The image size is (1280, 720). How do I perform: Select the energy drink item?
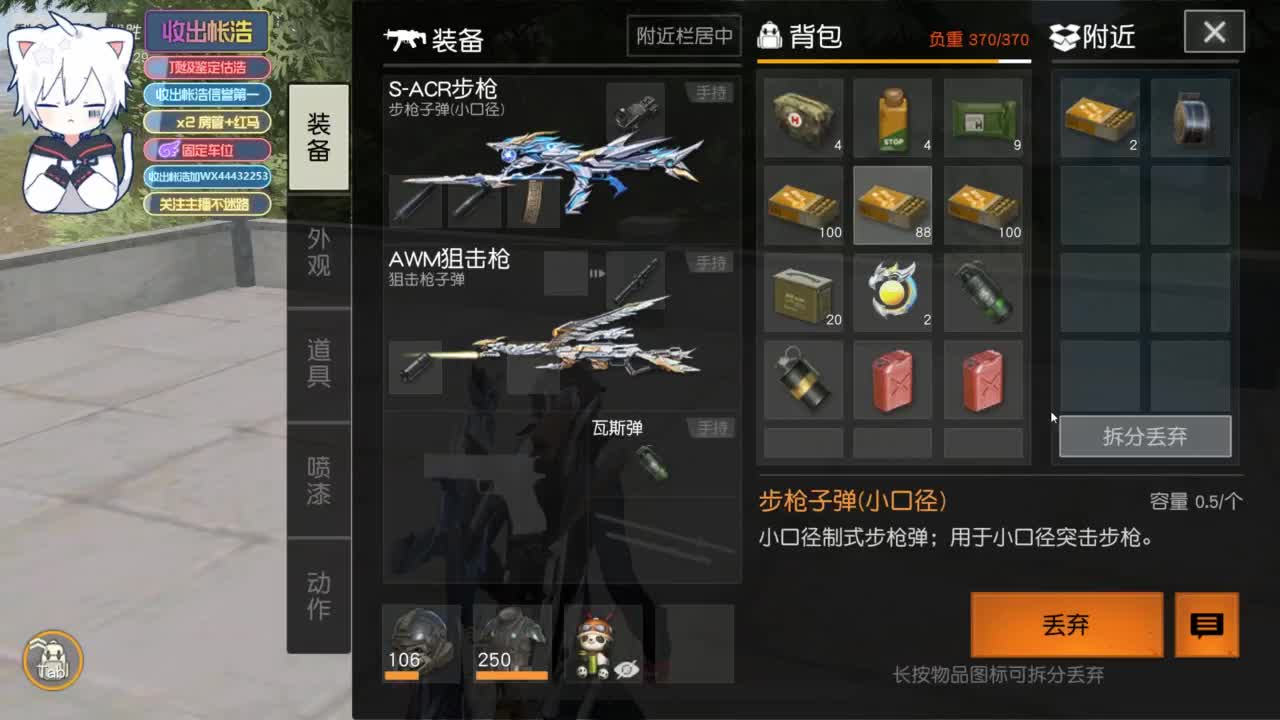[x=893, y=115]
